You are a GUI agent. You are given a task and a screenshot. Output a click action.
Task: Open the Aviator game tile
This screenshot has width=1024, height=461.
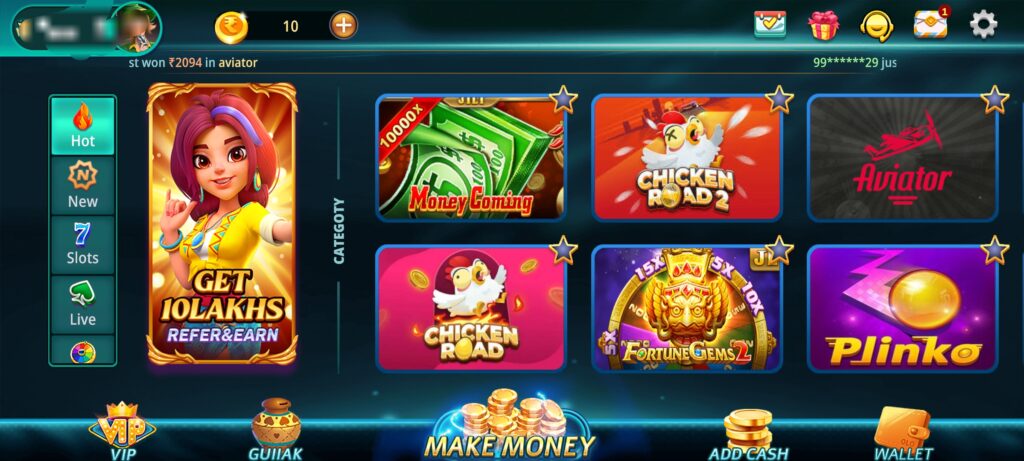(902, 158)
